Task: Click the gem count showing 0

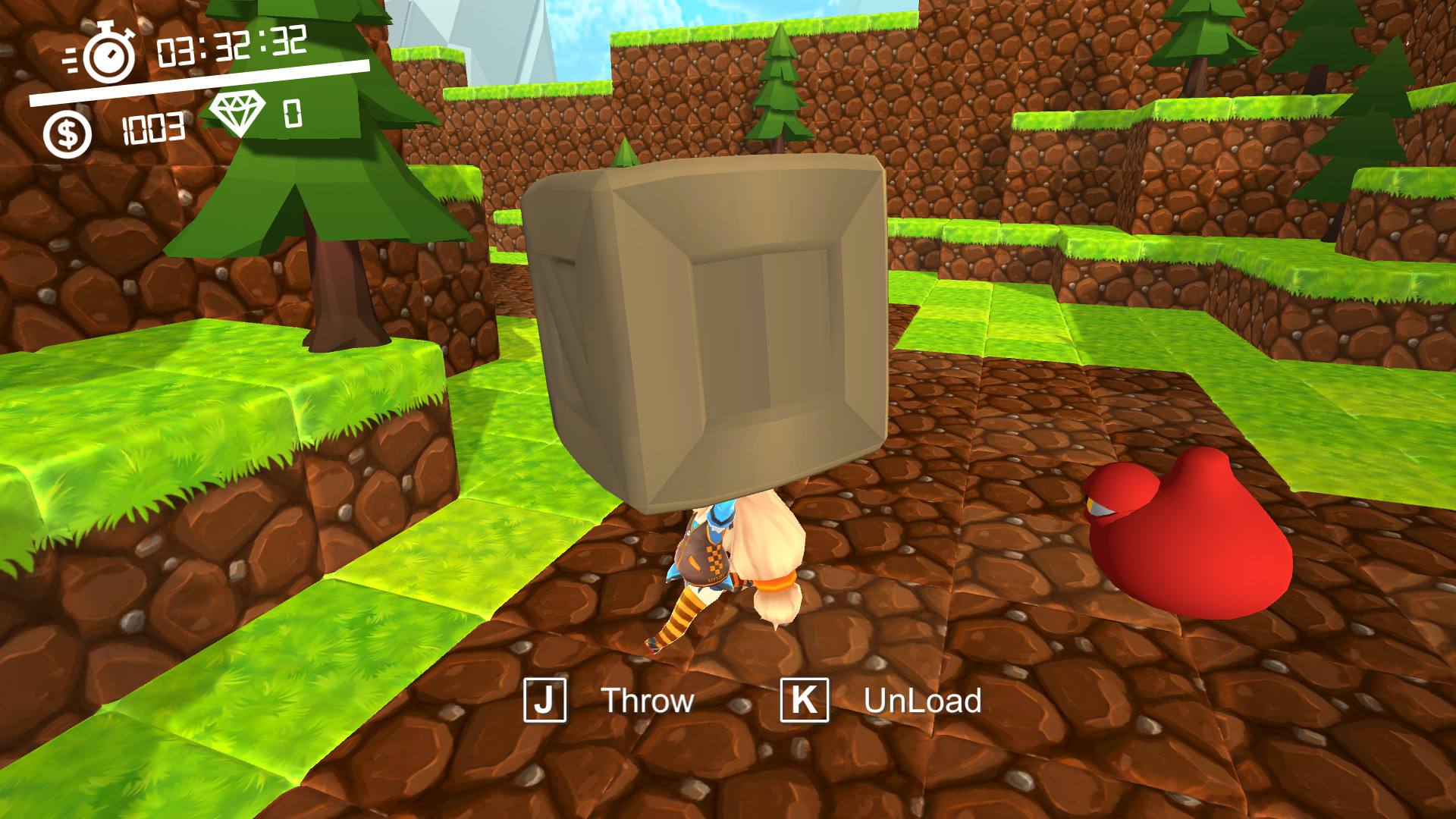Action: coord(293,115)
